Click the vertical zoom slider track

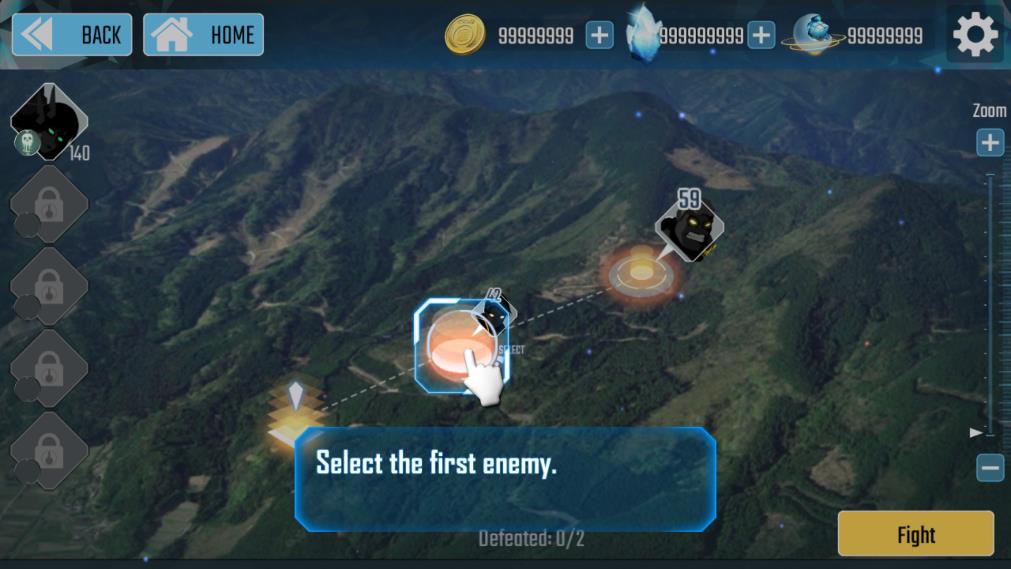[990, 300]
